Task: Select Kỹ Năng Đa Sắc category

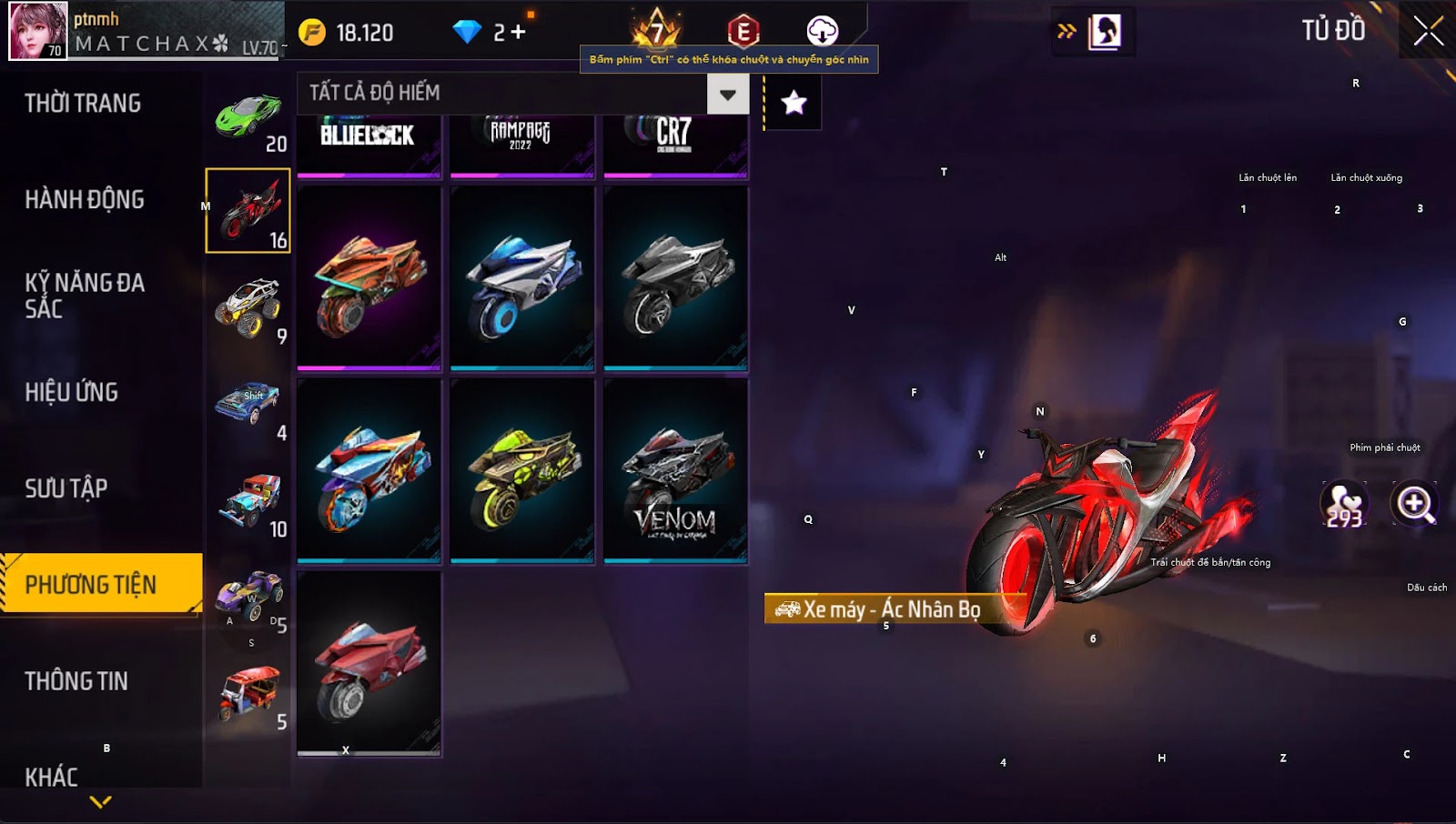Action: click(85, 296)
